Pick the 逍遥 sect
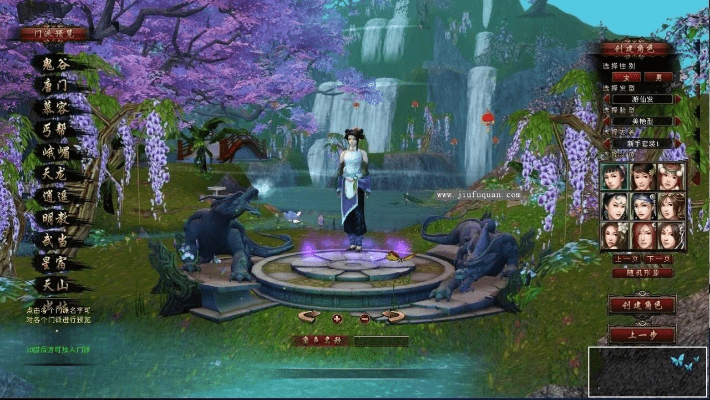The height and width of the screenshot is (400, 710). click(x=55, y=196)
